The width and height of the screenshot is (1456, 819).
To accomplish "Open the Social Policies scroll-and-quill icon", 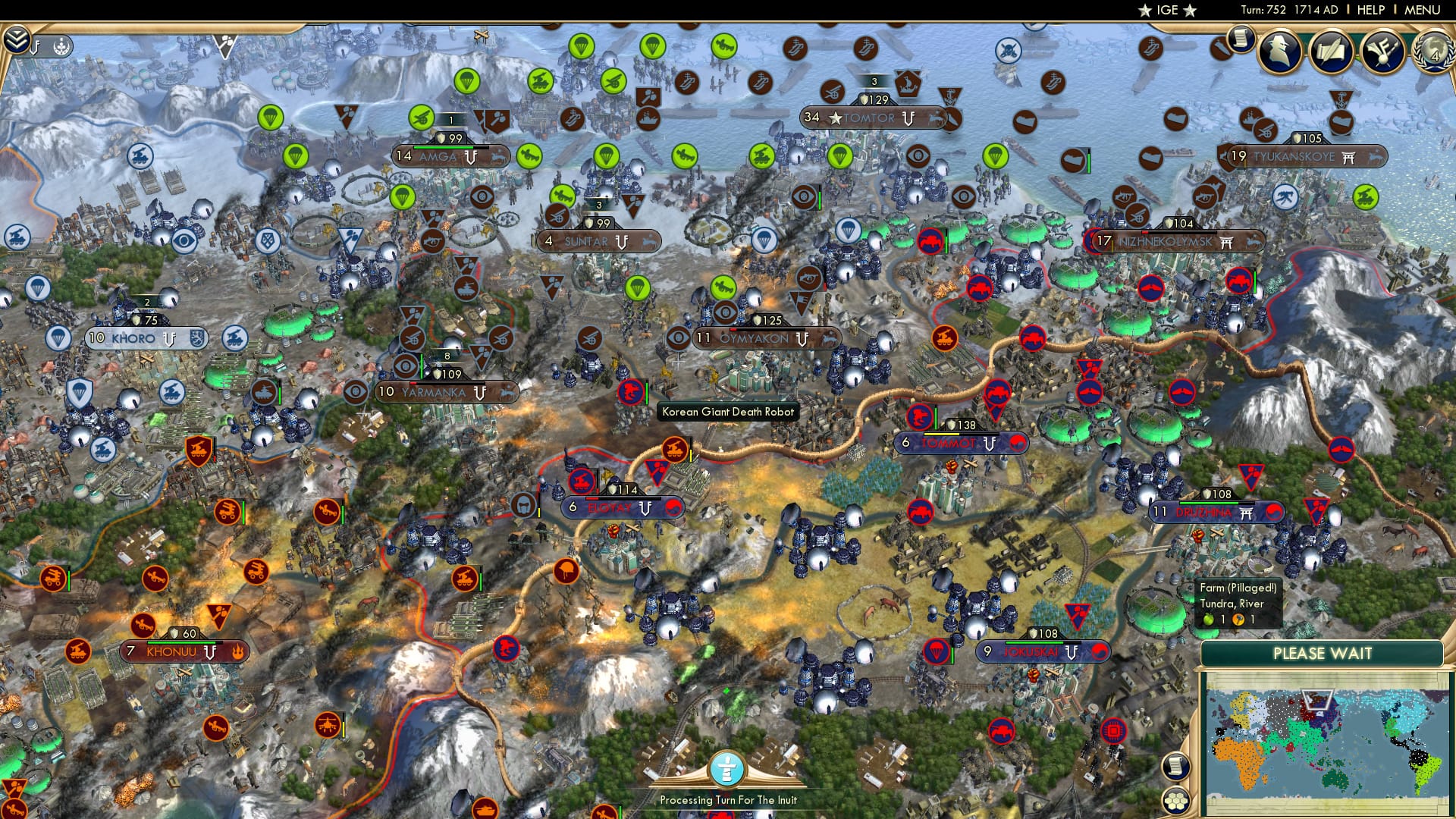I will 1331,52.
